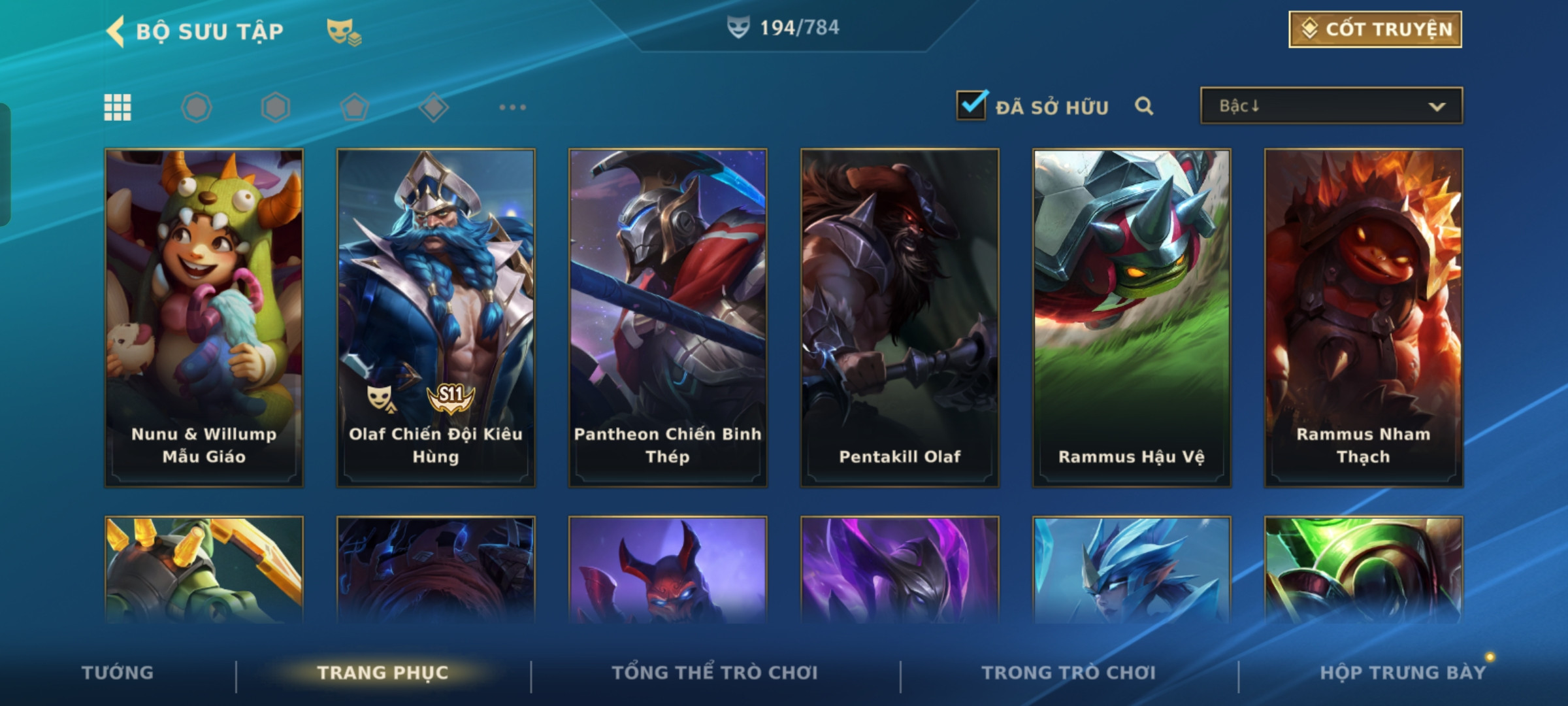Open the Bậc sort dropdown

pyautogui.click(x=1331, y=106)
